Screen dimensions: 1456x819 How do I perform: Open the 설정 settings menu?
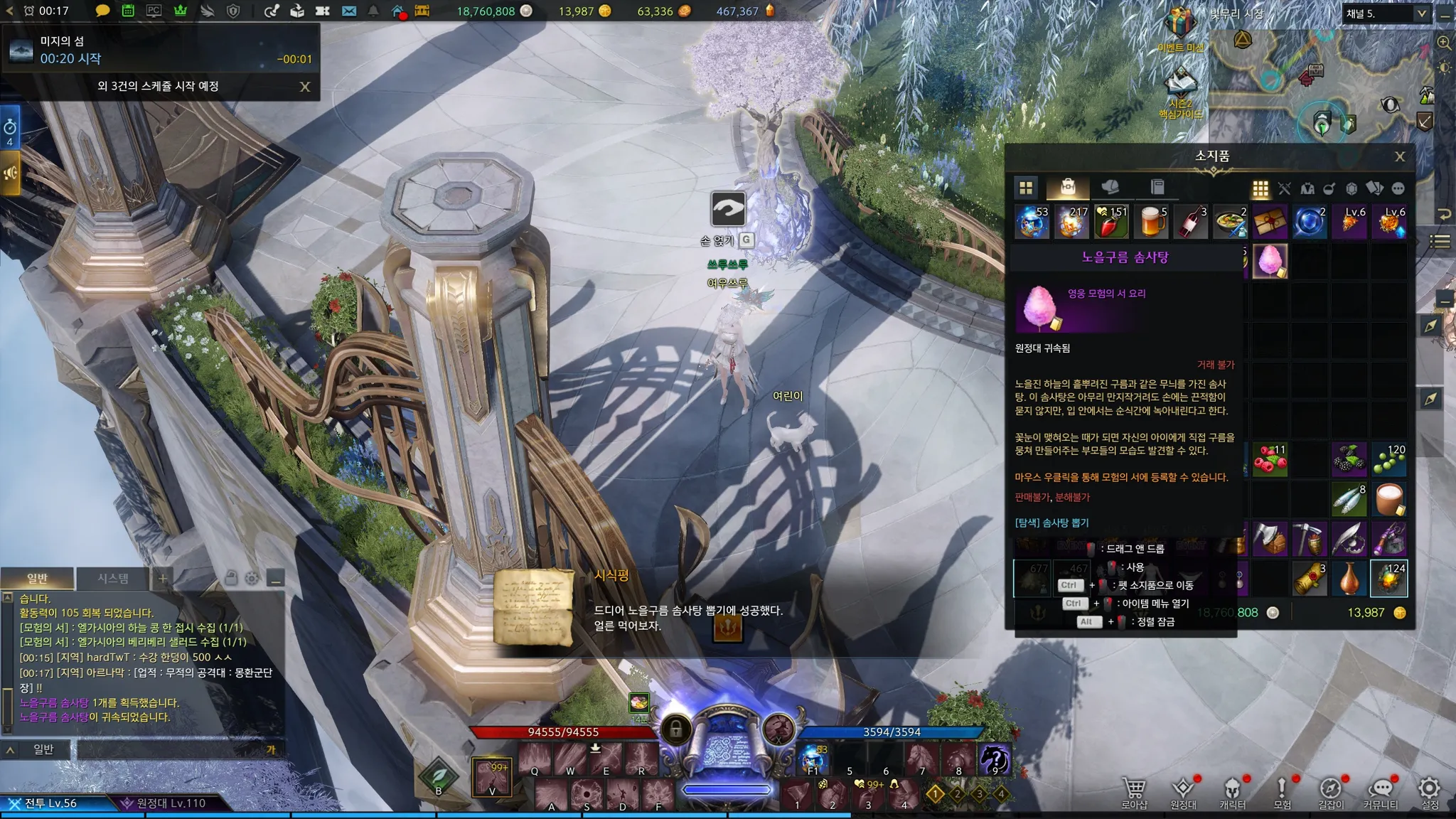point(1430,792)
